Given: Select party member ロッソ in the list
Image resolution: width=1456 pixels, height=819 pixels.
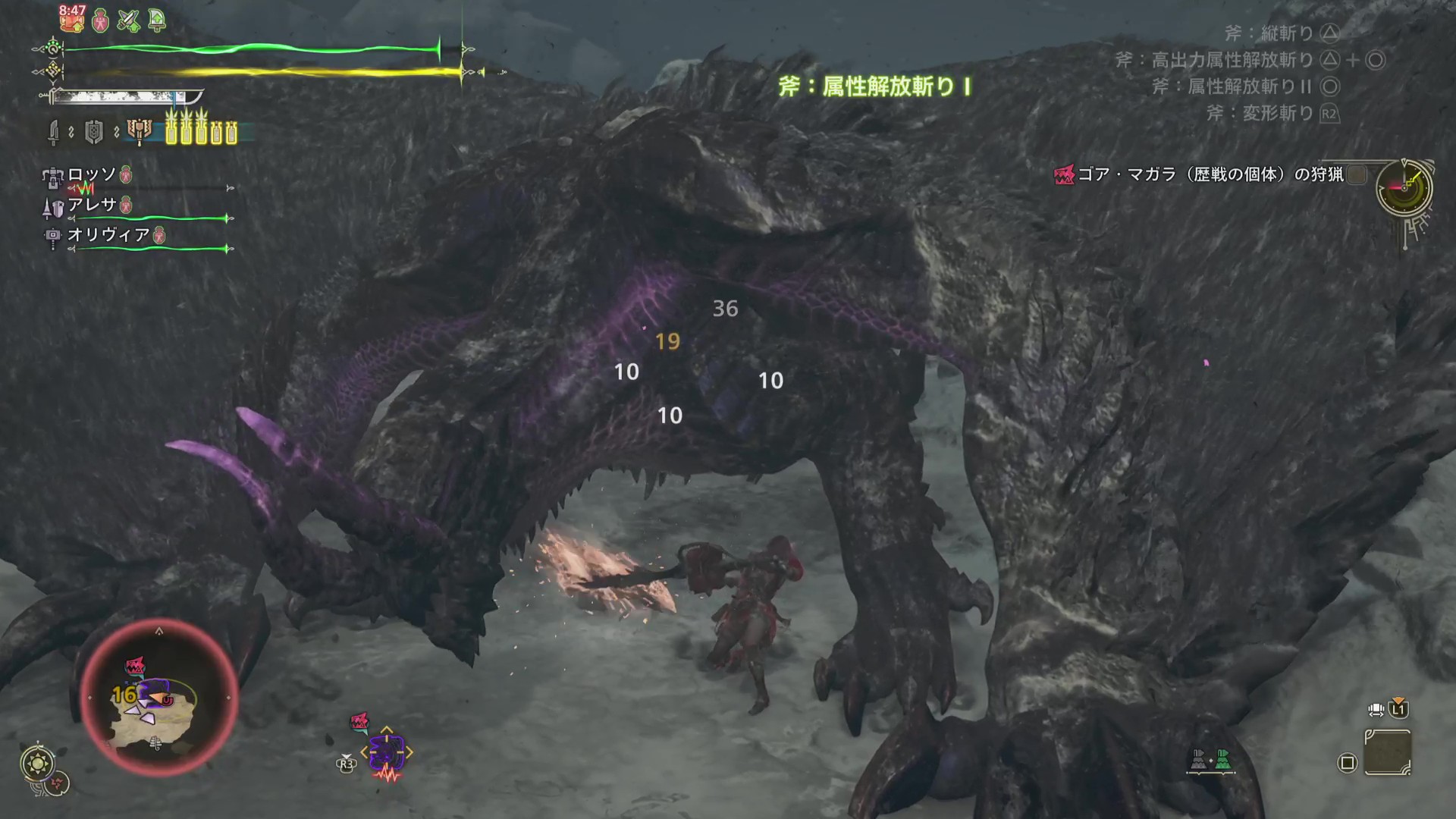Looking at the screenshot, I should pyautogui.click(x=92, y=174).
